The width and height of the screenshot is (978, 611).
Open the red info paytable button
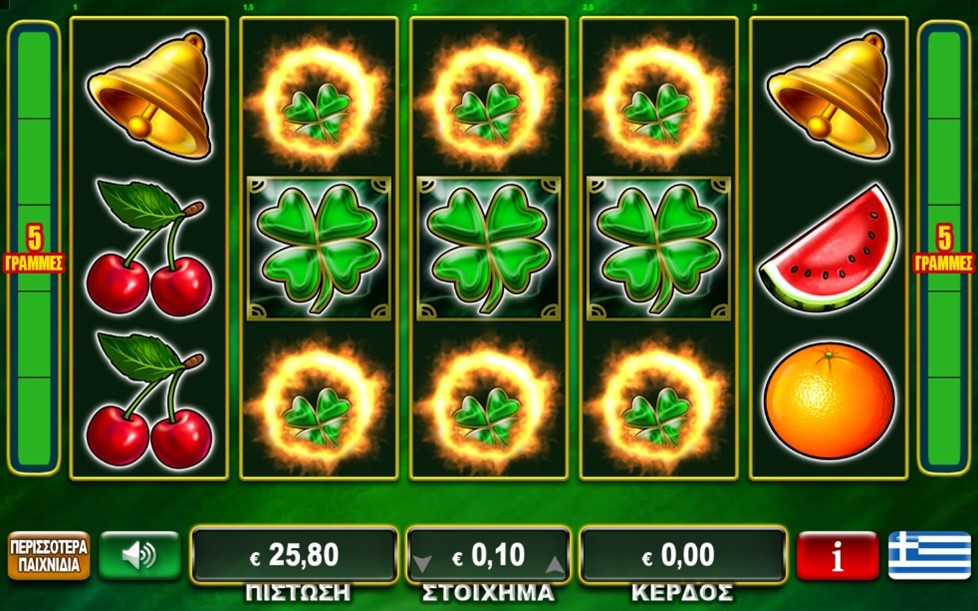837,556
